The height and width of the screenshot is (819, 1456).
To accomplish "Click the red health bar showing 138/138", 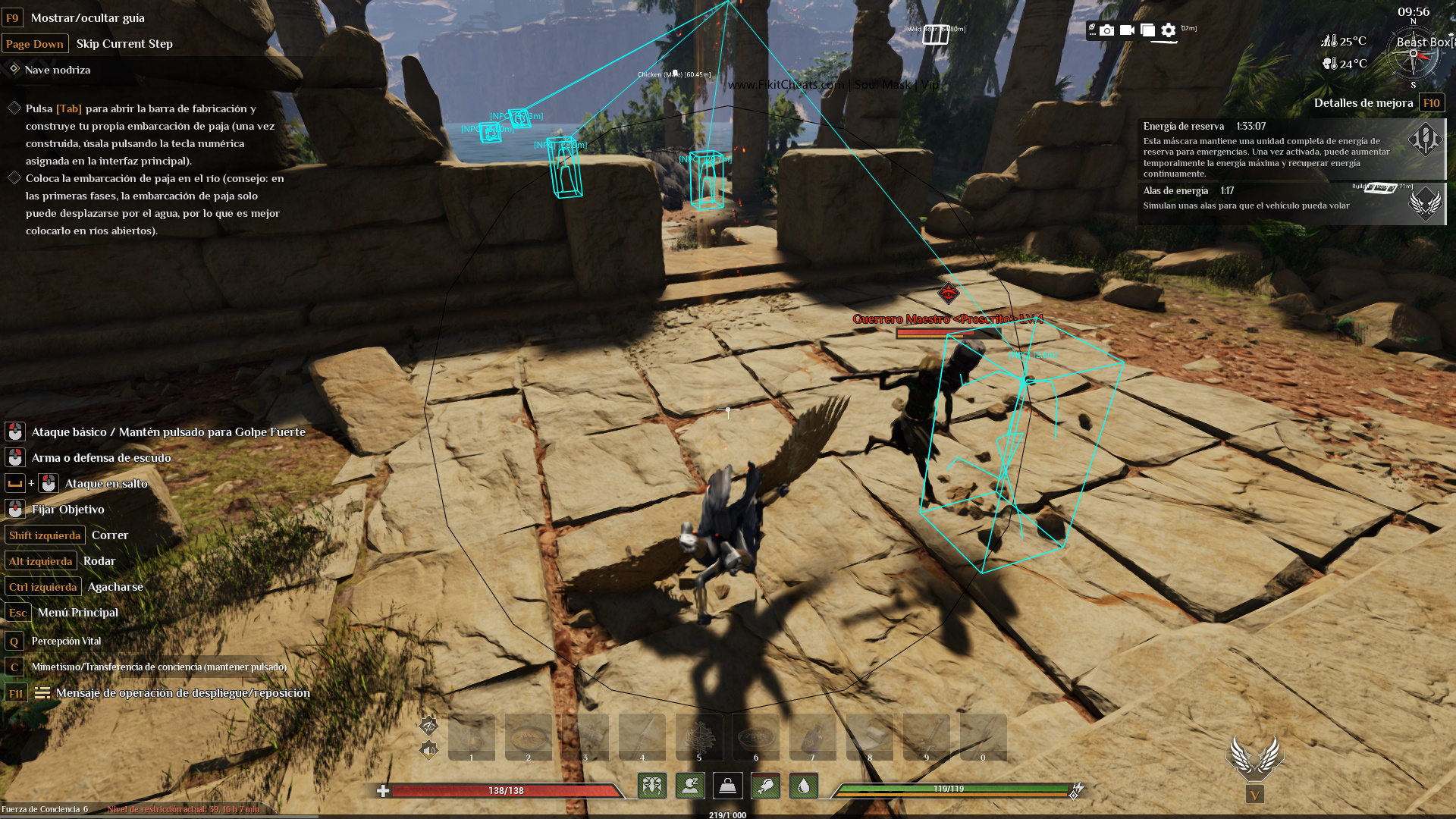I will [506, 789].
